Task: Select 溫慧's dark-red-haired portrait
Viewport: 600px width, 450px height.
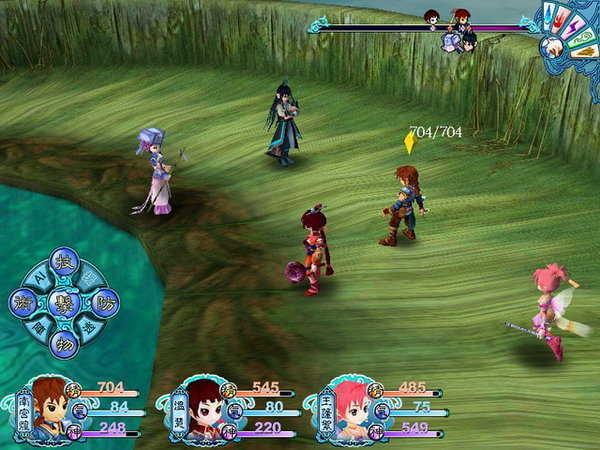Action: tap(205, 406)
